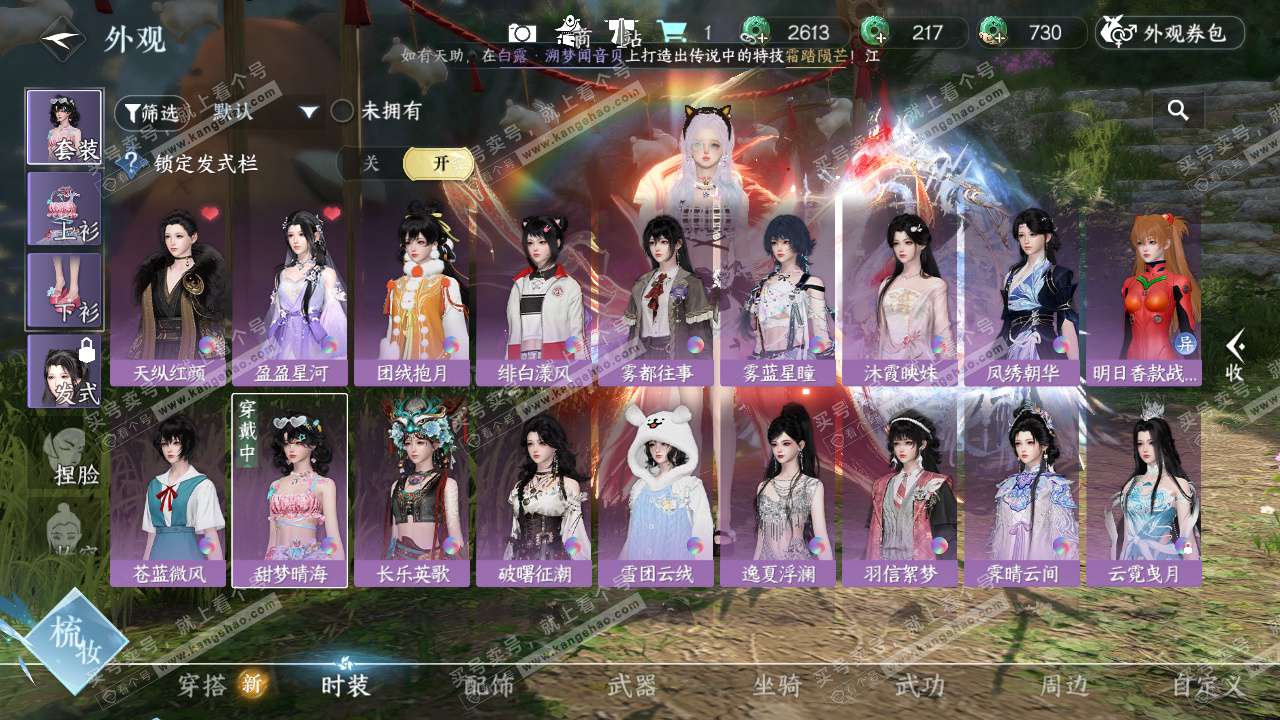Select the 长乐英歌 outfit card
Viewport: 1280px width, 720px height.
412,490
